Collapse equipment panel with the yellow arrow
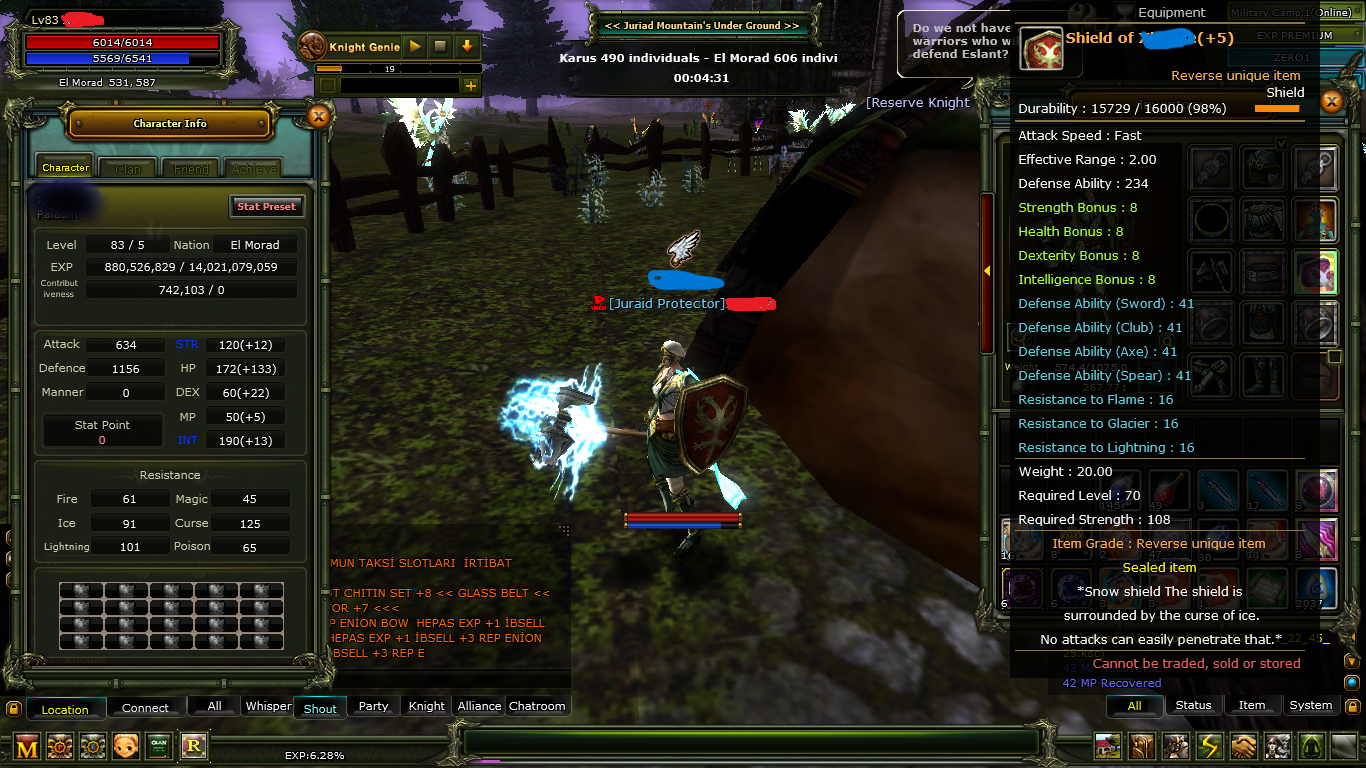 pyautogui.click(x=987, y=270)
